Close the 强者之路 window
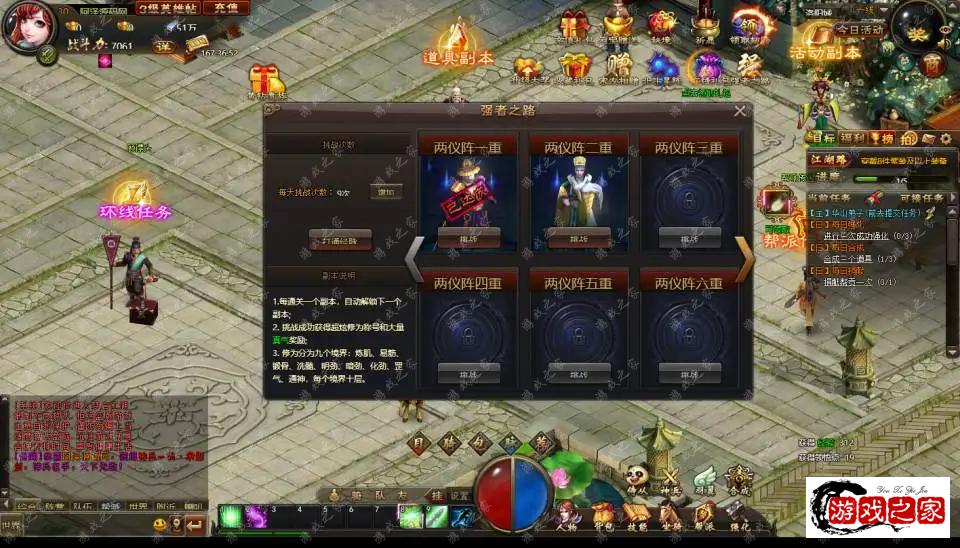This screenshot has width=960, height=548. 740,111
